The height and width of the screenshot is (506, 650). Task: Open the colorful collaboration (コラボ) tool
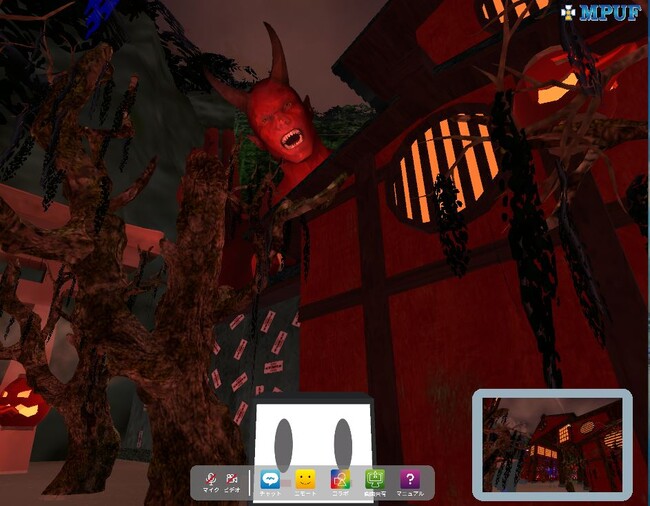[340, 481]
